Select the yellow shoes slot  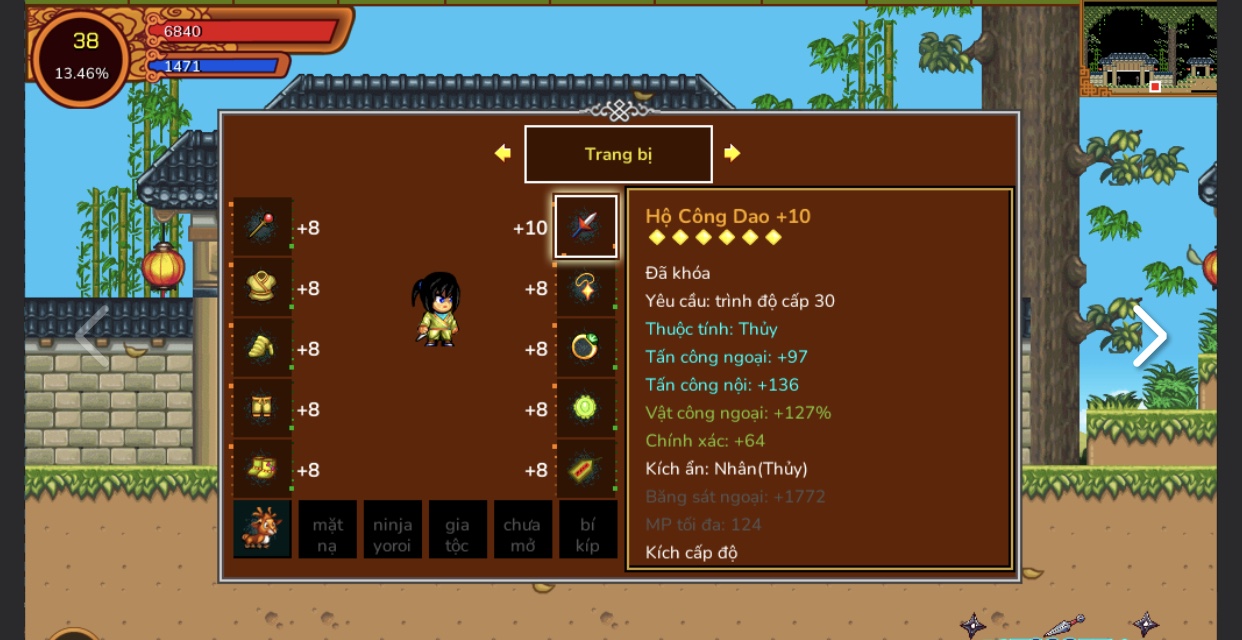pyautogui.click(x=263, y=469)
